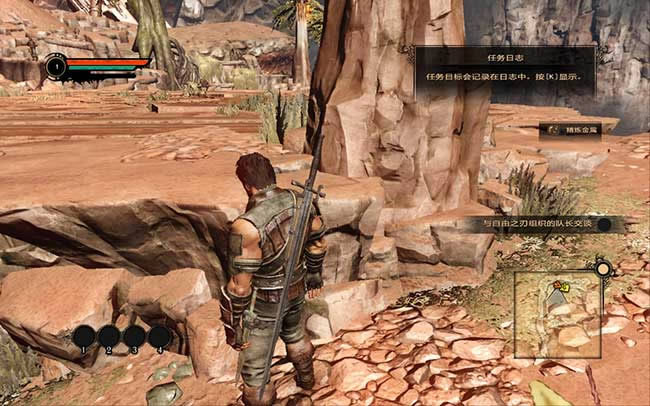The width and height of the screenshot is (650, 406).
Task: Click the 任务日志 quest log notification panel
Action: 505,70
